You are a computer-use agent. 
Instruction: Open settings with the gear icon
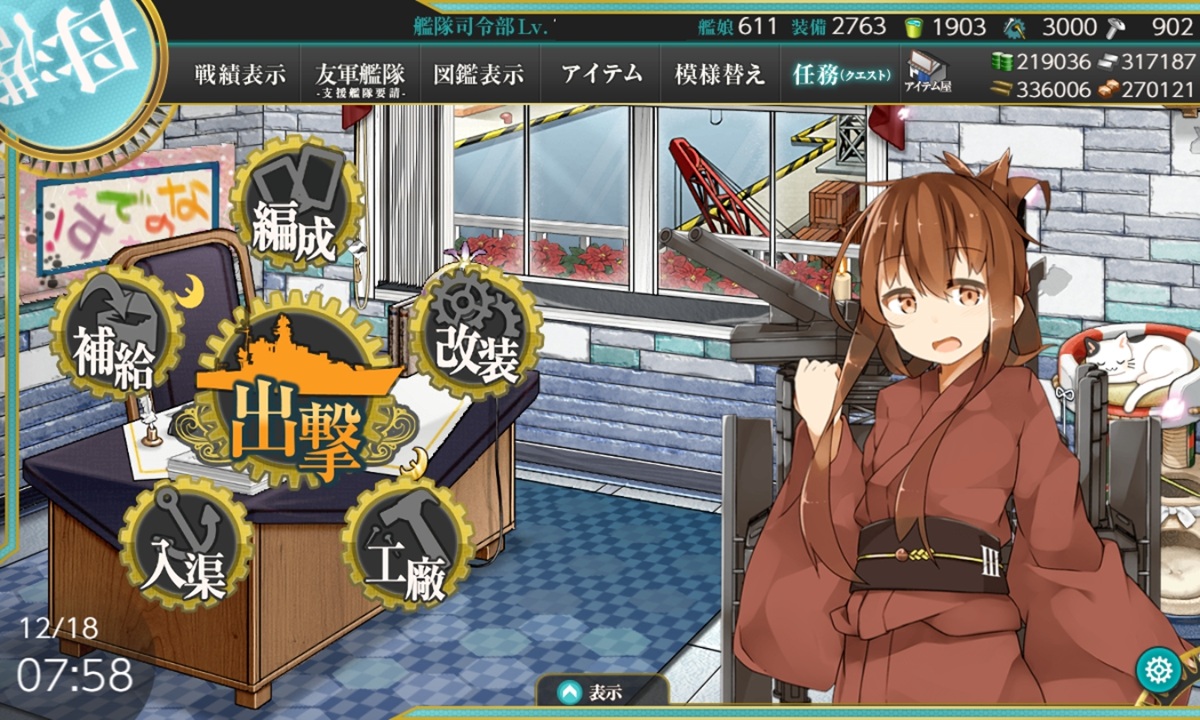coord(1159,668)
